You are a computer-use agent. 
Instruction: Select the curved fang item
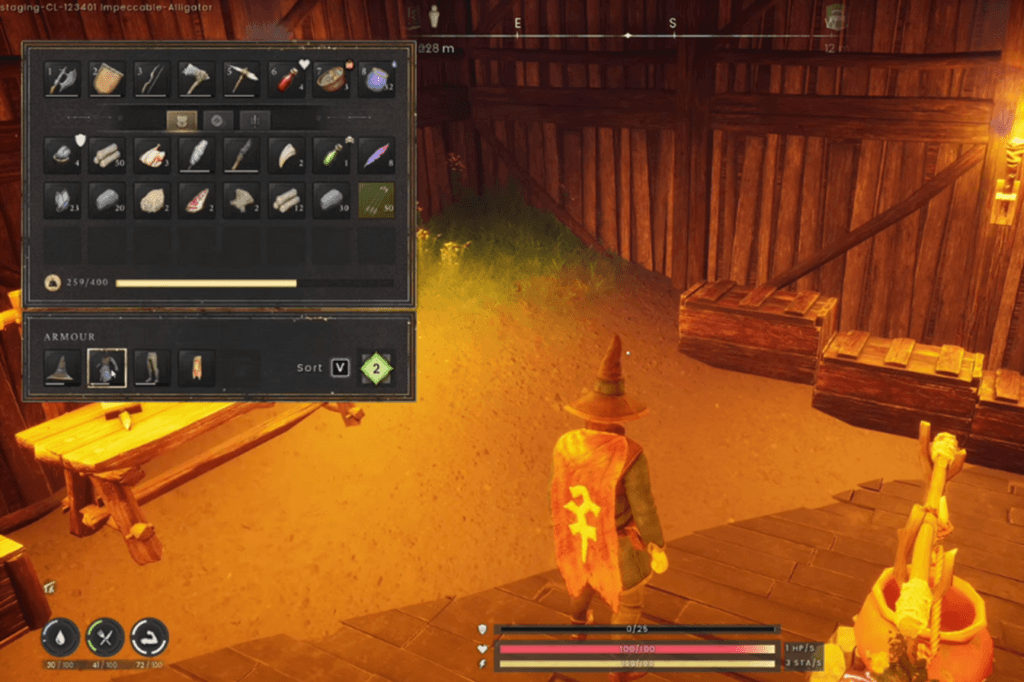[286, 155]
